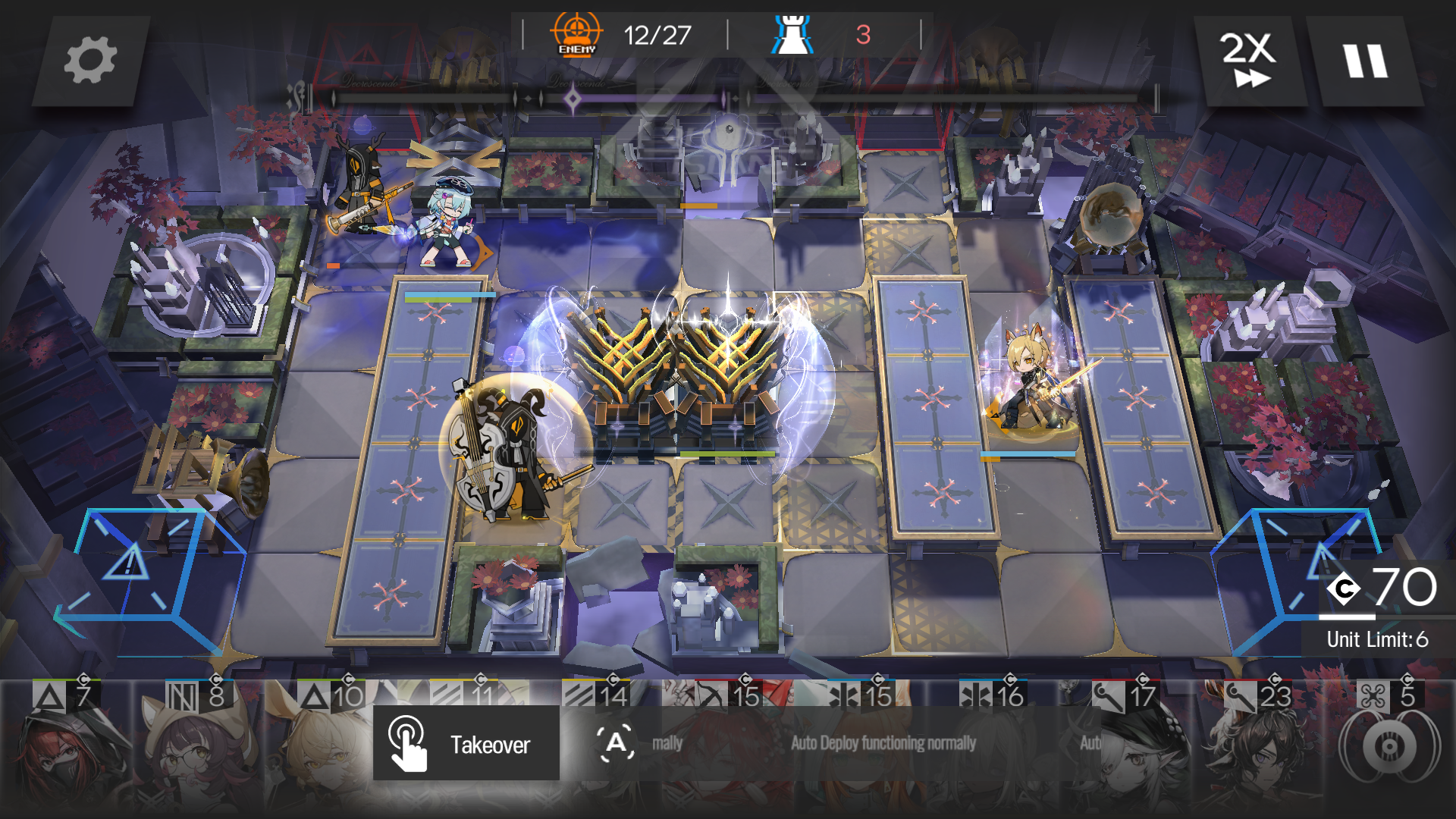The width and height of the screenshot is (1456, 819).
Task: Tap the Takeover button
Action: 466,743
